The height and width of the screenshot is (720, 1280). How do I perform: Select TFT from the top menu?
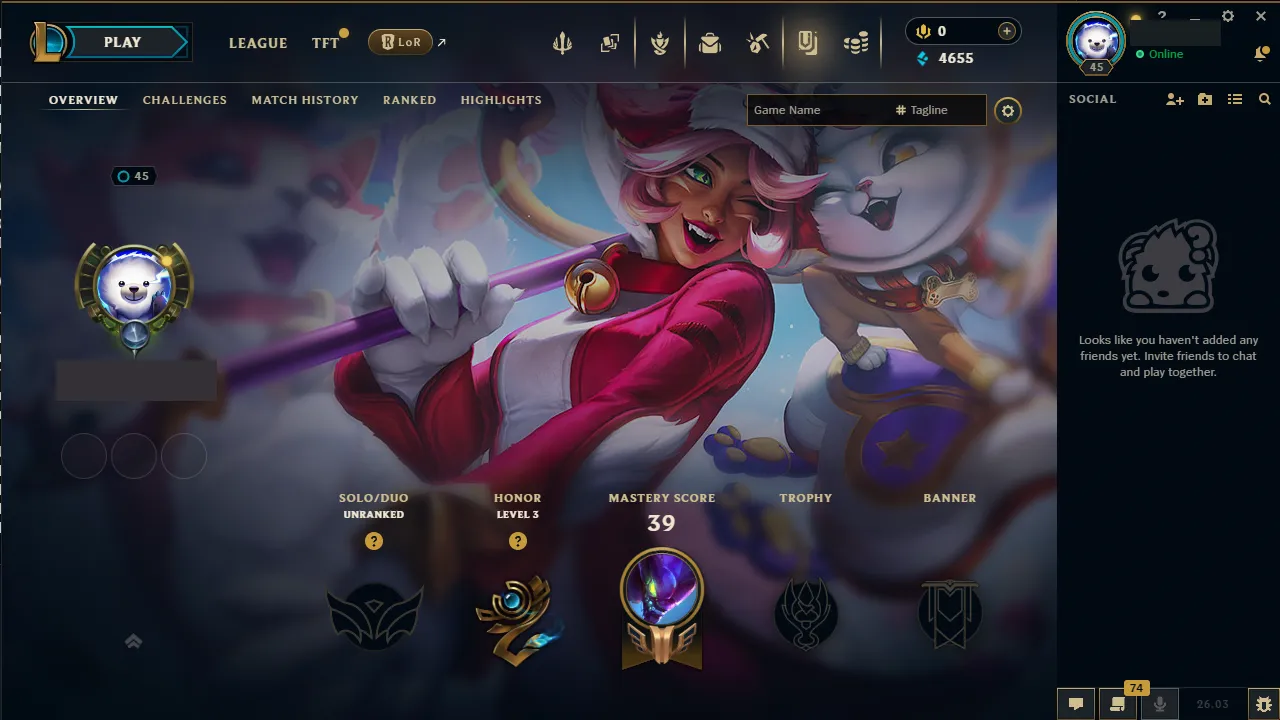(x=324, y=43)
